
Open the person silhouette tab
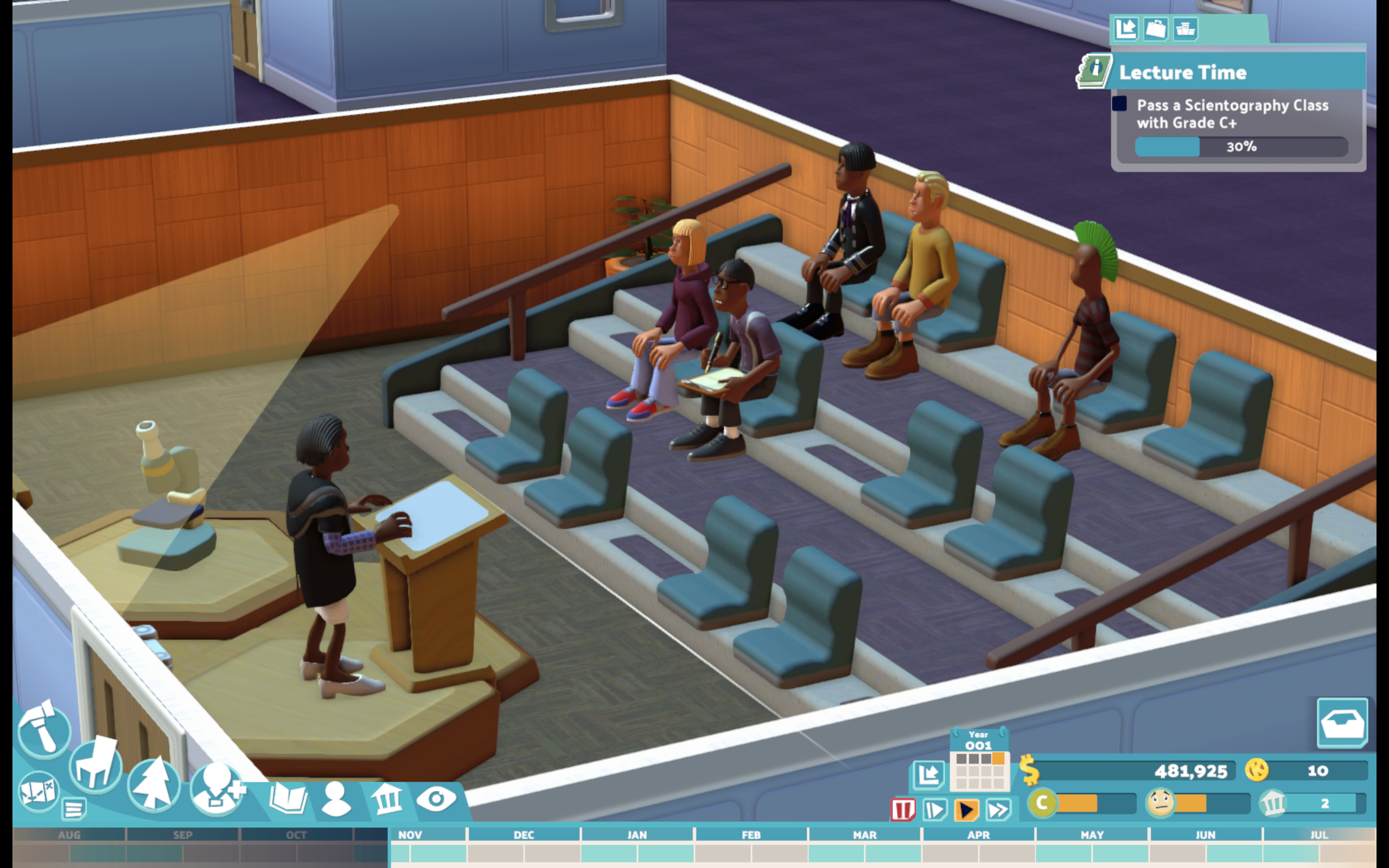click(336, 799)
